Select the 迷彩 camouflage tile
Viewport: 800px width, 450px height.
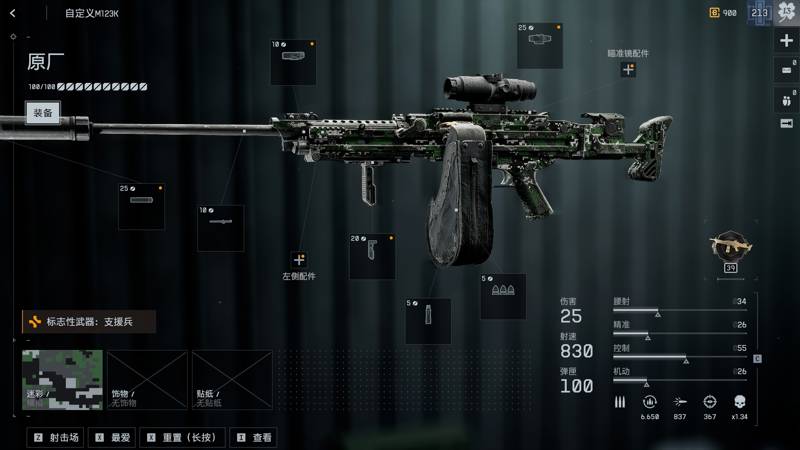tap(62, 379)
